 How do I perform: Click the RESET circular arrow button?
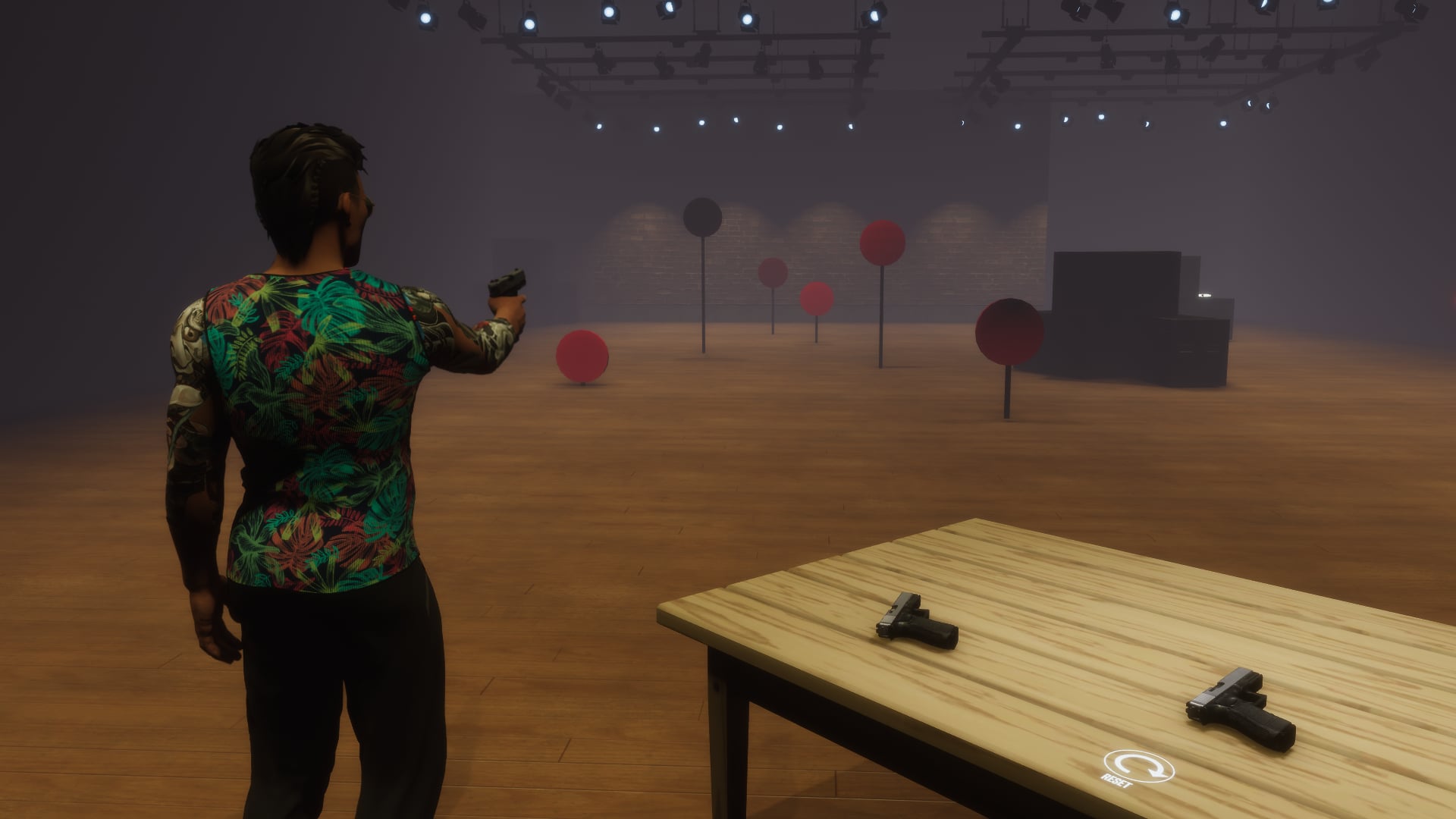[1139, 767]
